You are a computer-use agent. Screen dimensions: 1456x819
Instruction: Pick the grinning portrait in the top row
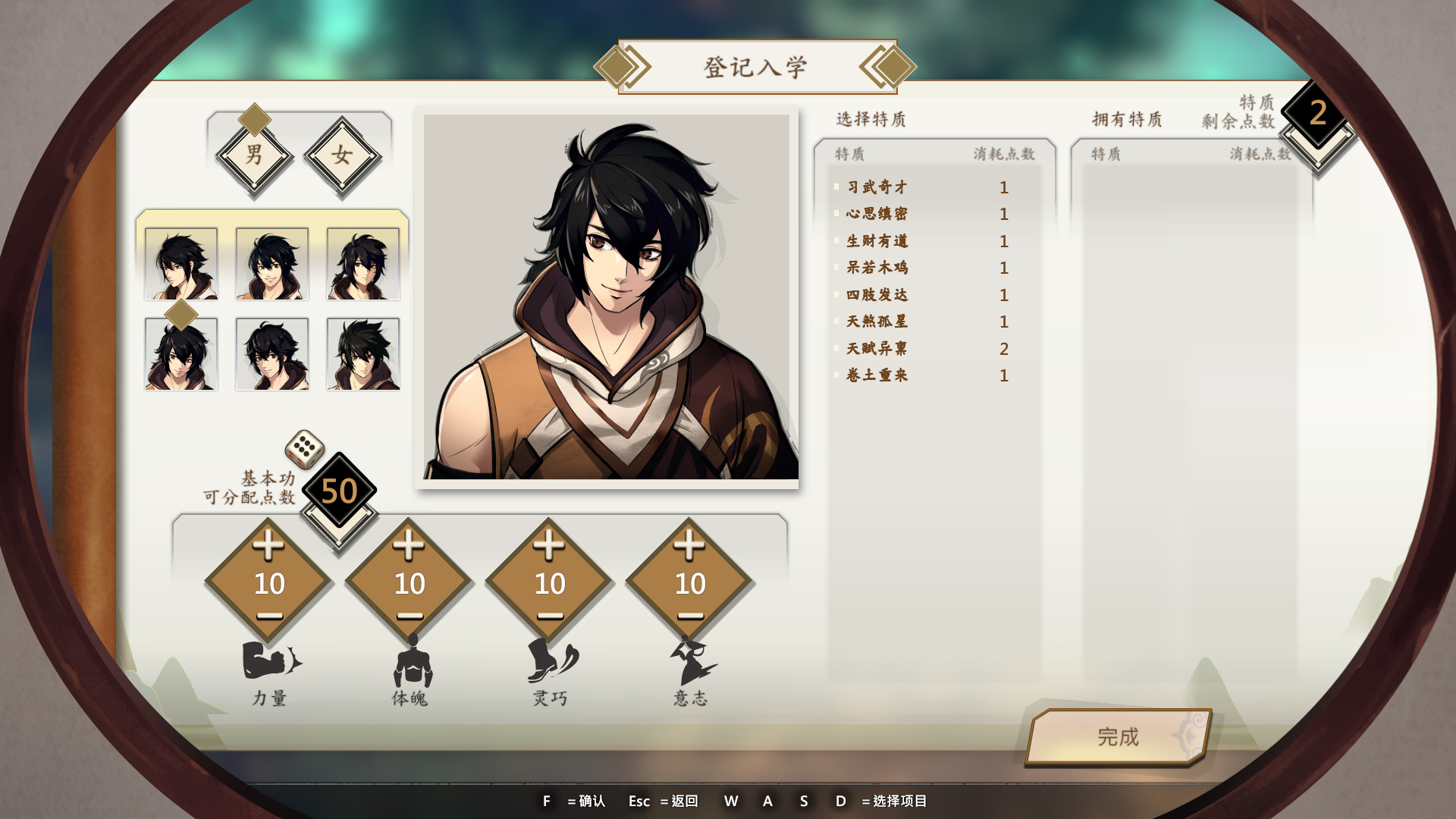(272, 264)
